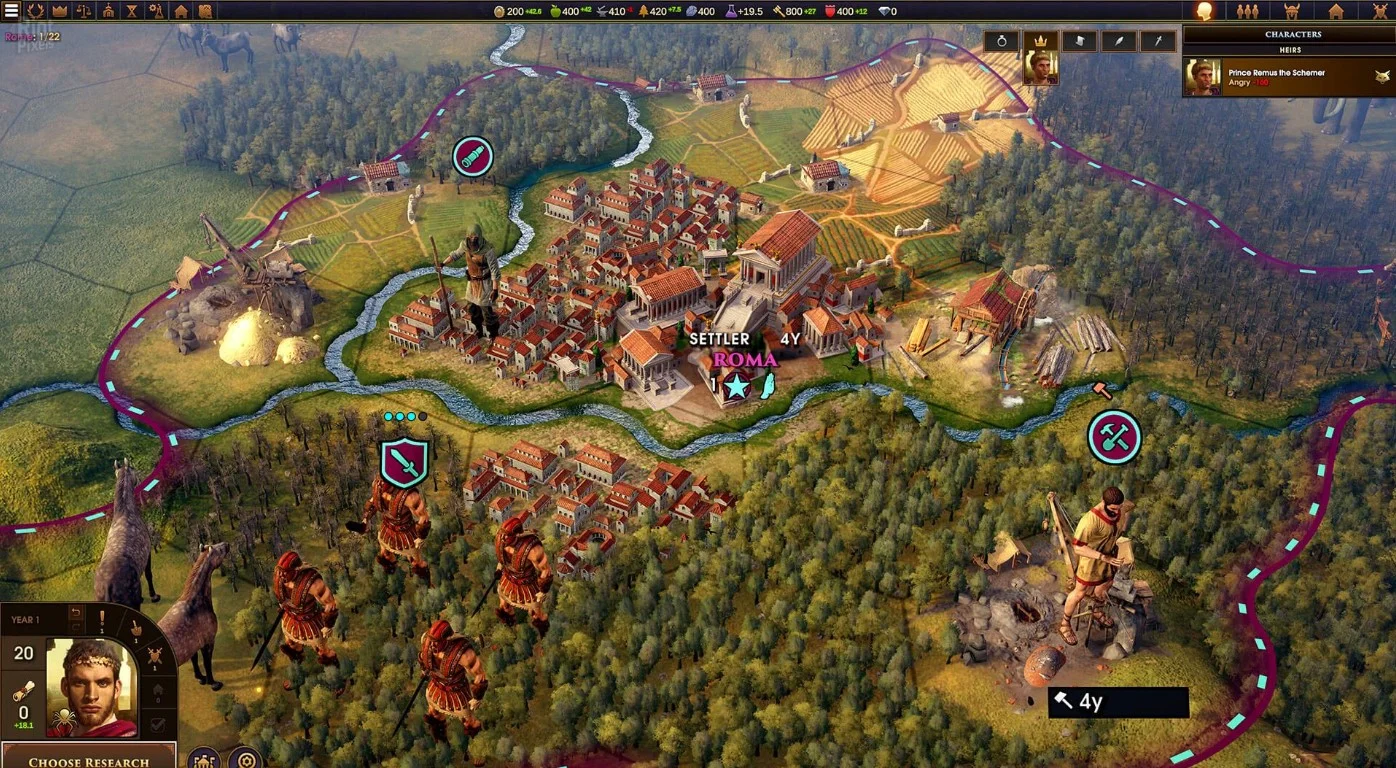Viewport: 1396px width, 768px height.
Task: Select the crown character filter
Action: pyautogui.click(x=1040, y=41)
